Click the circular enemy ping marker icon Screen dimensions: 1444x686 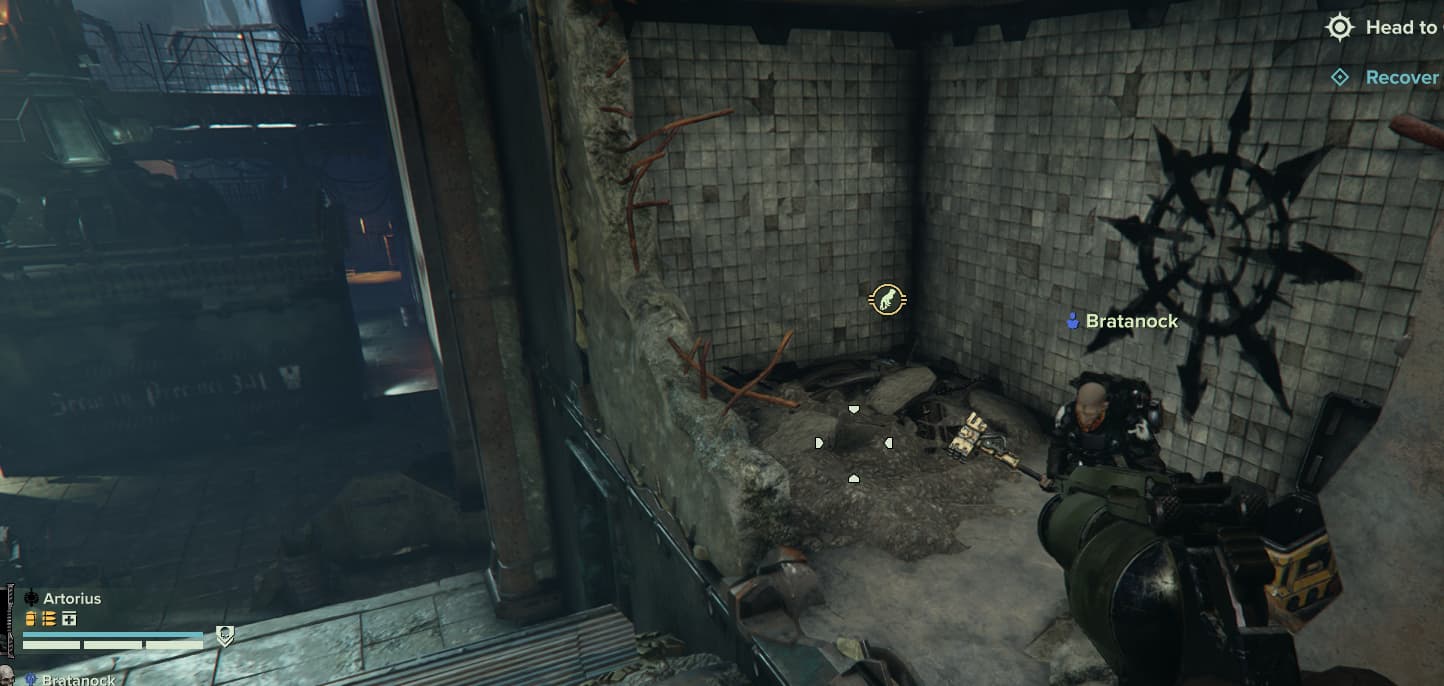[887, 298]
